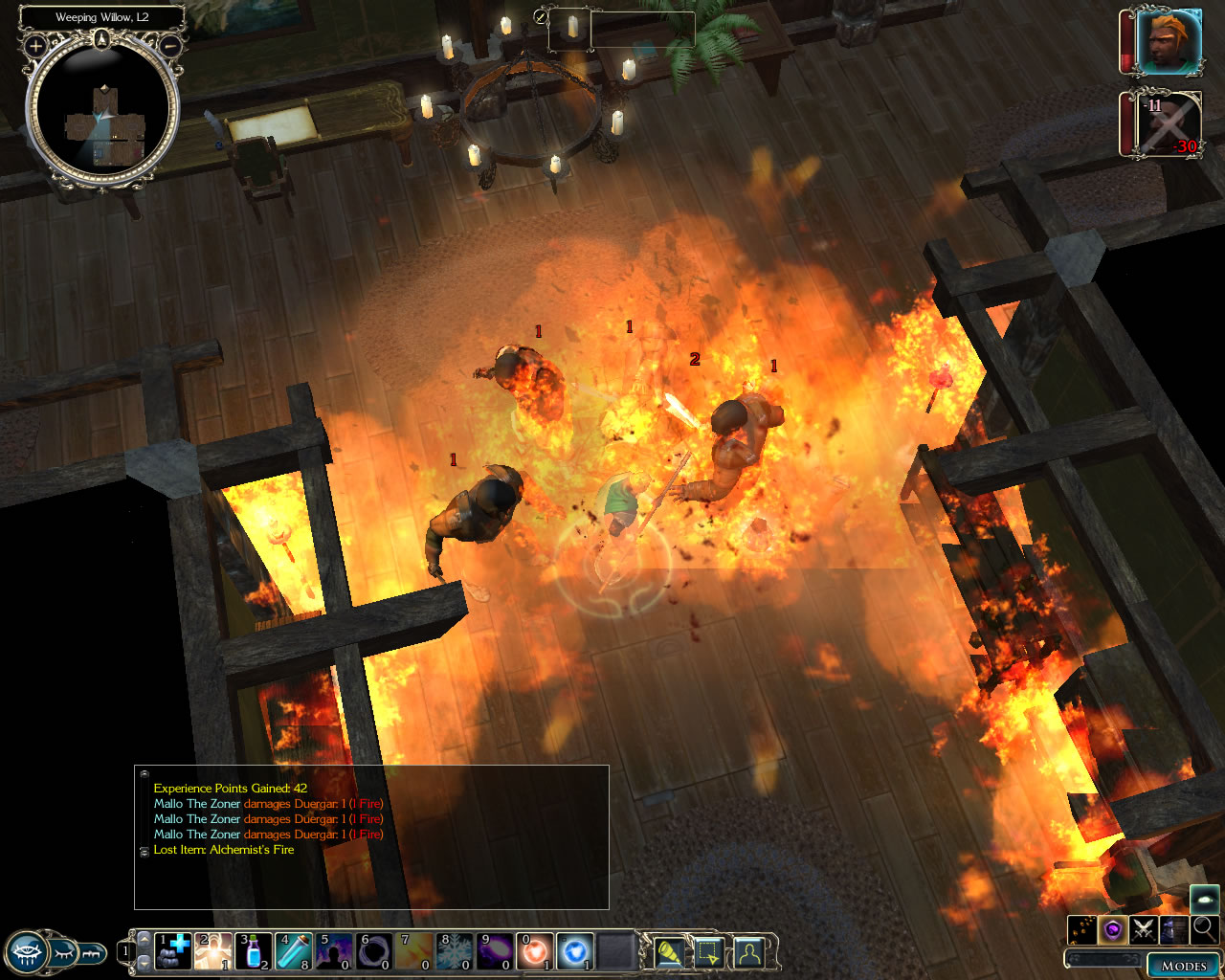This screenshot has height=980, width=1225.
Task: Use the blue potion in hotbar slot 3
Action: (254, 951)
